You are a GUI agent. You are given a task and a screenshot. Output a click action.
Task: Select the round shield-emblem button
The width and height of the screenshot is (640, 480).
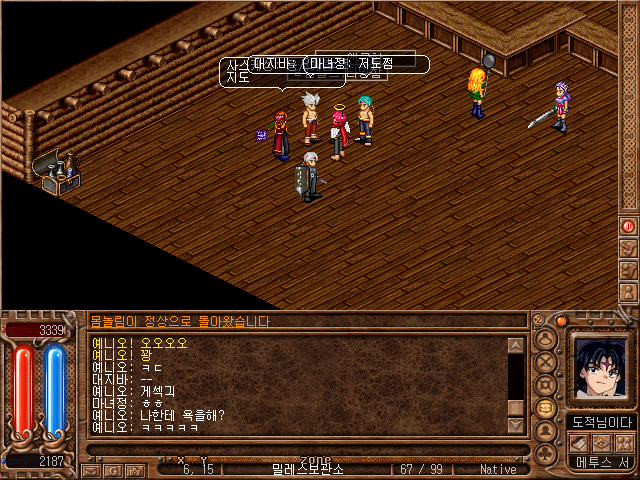[x=545, y=385]
